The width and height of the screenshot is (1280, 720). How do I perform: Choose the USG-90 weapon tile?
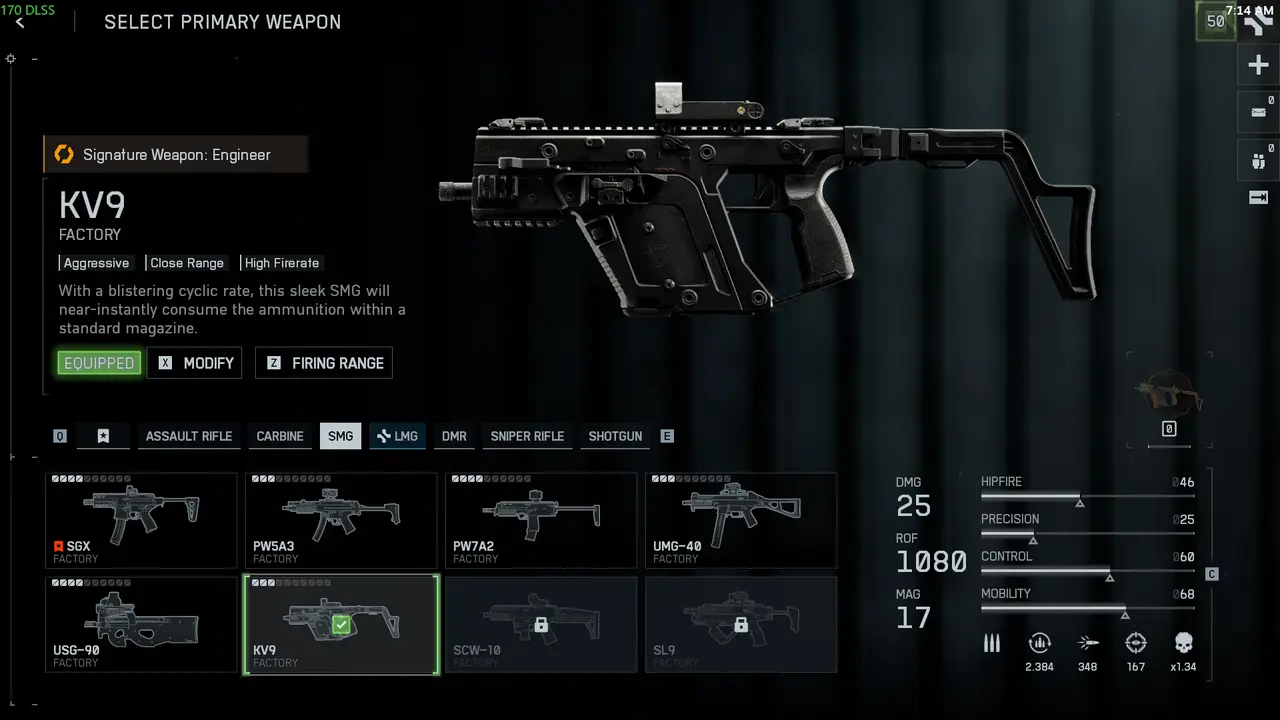pyautogui.click(x=141, y=624)
